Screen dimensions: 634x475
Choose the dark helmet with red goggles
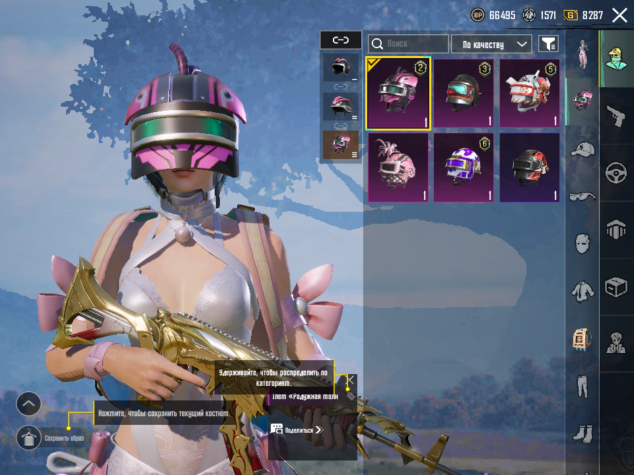(x=463, y=94)
